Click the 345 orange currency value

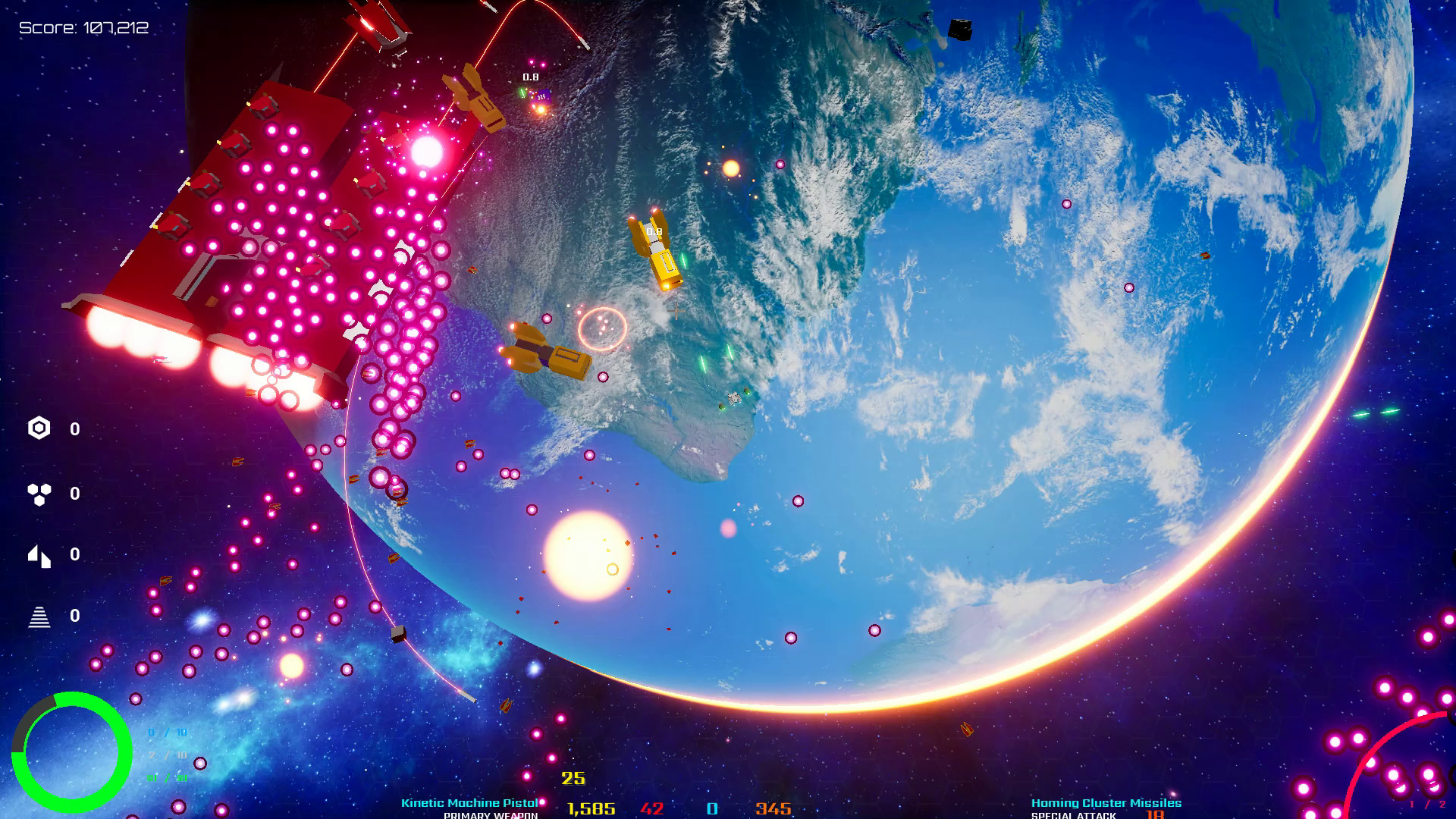772,808
